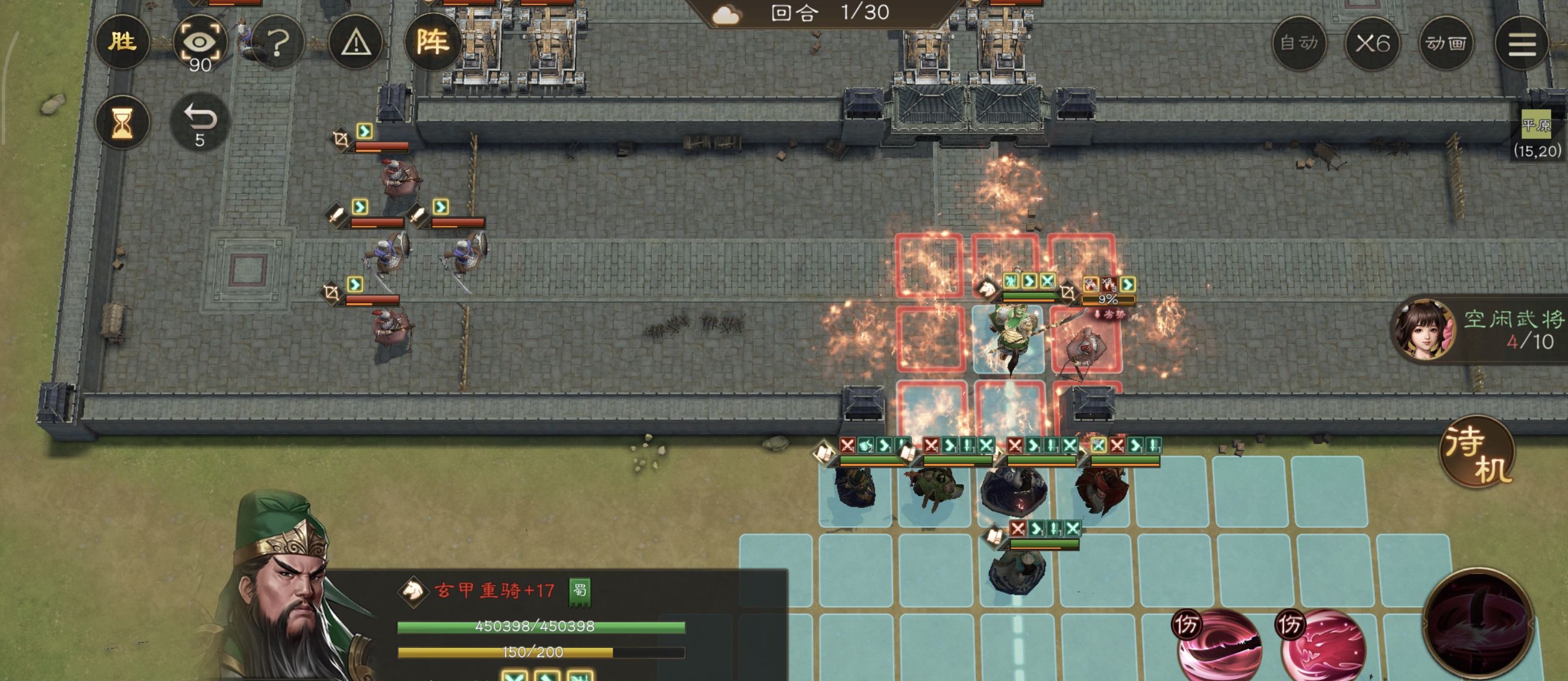Change the X6 battle speed
This screenshot has width=1568, height=681.
[x=1372, y=43]
